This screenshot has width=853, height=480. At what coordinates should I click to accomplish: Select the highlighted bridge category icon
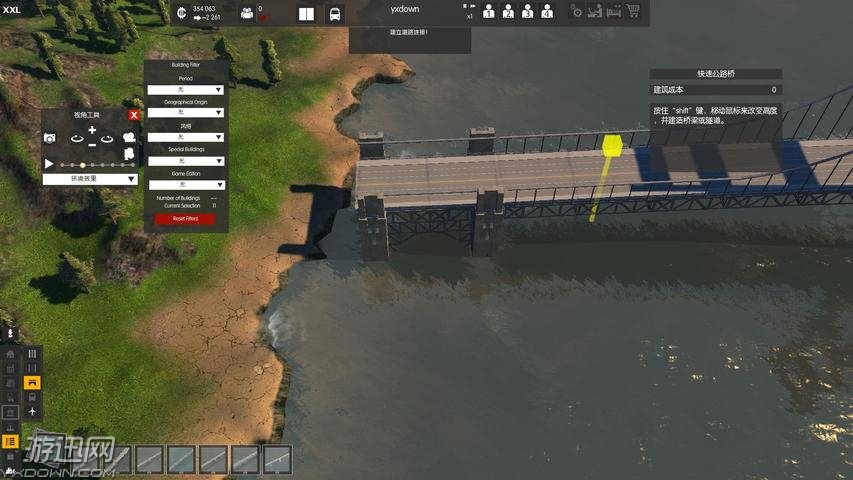(x=32, y=382)
